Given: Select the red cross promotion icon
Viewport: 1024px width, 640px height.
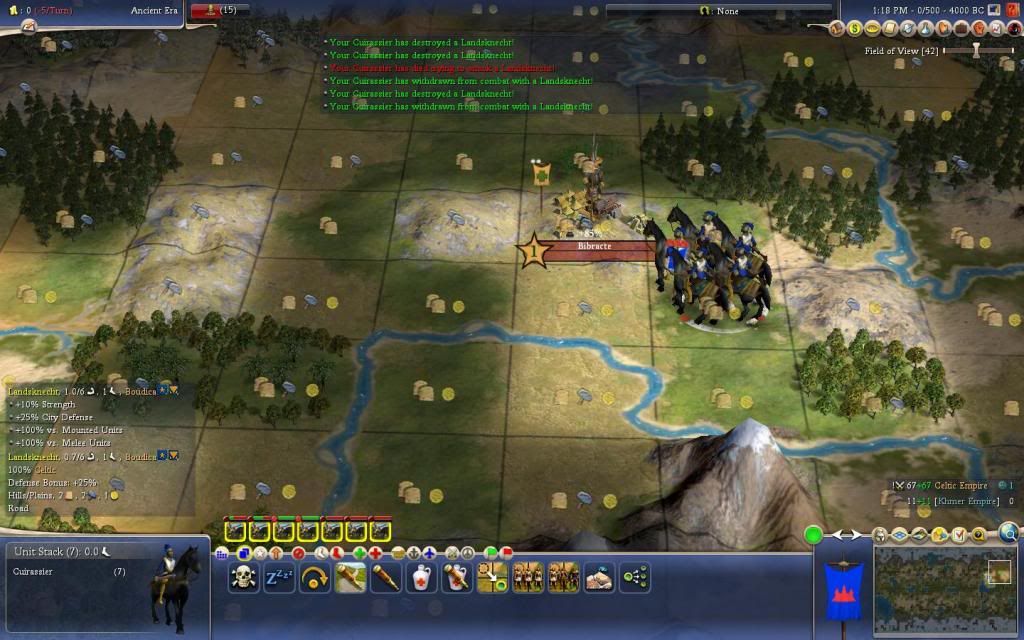Looking at the screenshot, I should [x=375, y=552].
